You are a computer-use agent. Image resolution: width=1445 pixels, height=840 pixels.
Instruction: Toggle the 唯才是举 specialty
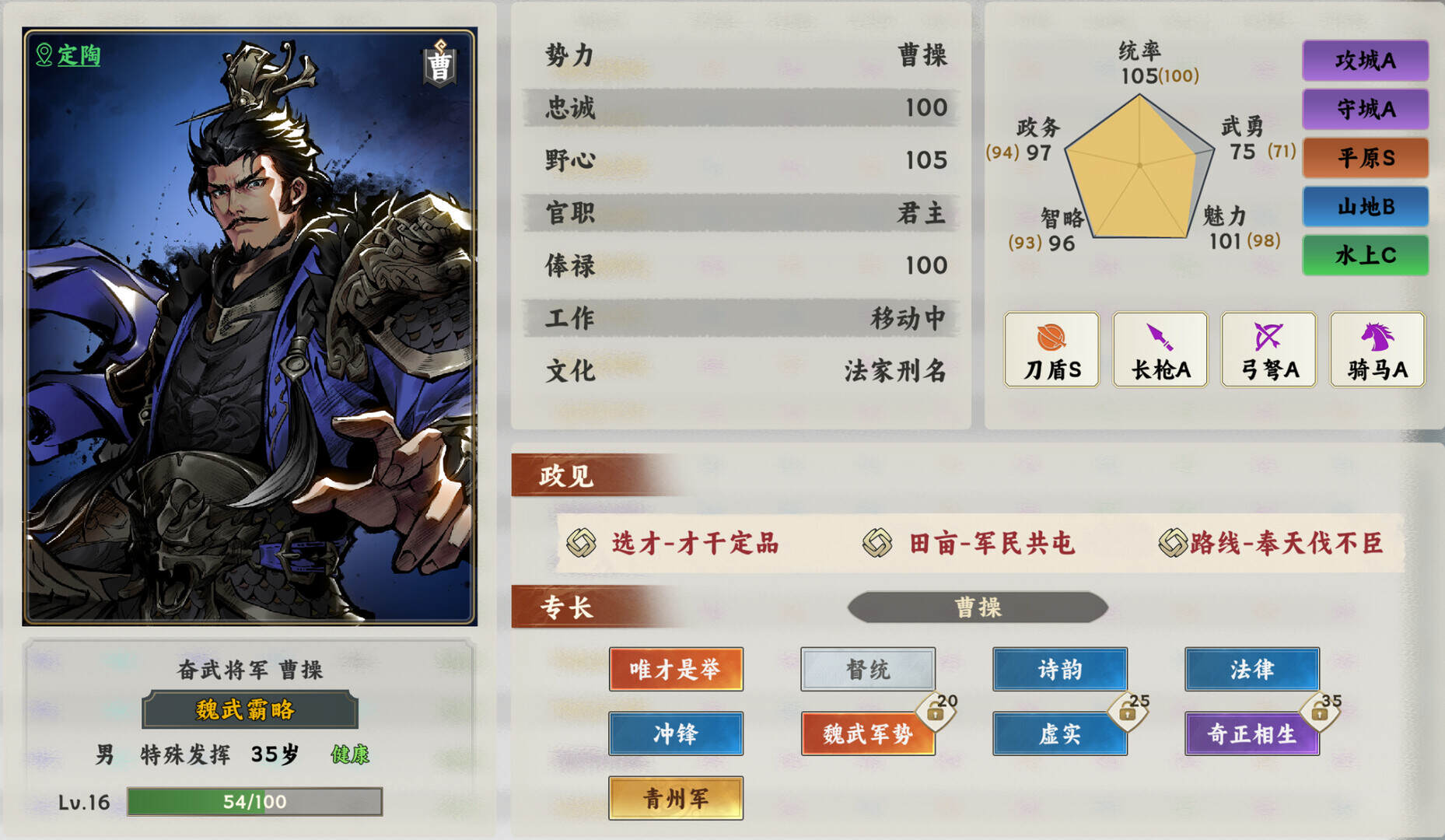point(676,669)
